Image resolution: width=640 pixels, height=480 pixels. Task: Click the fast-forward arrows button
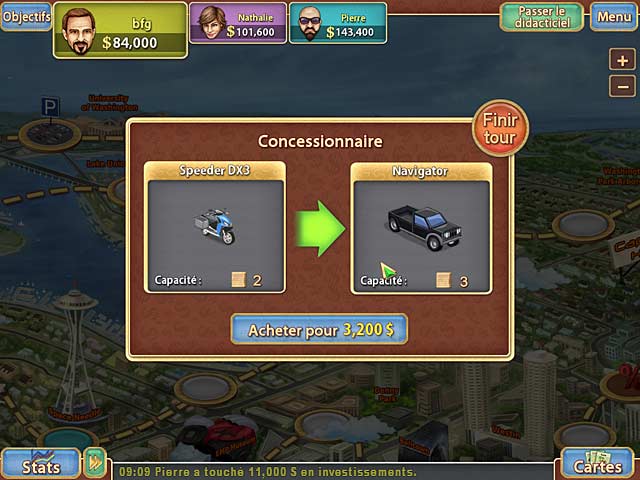(x=95, y=463)
